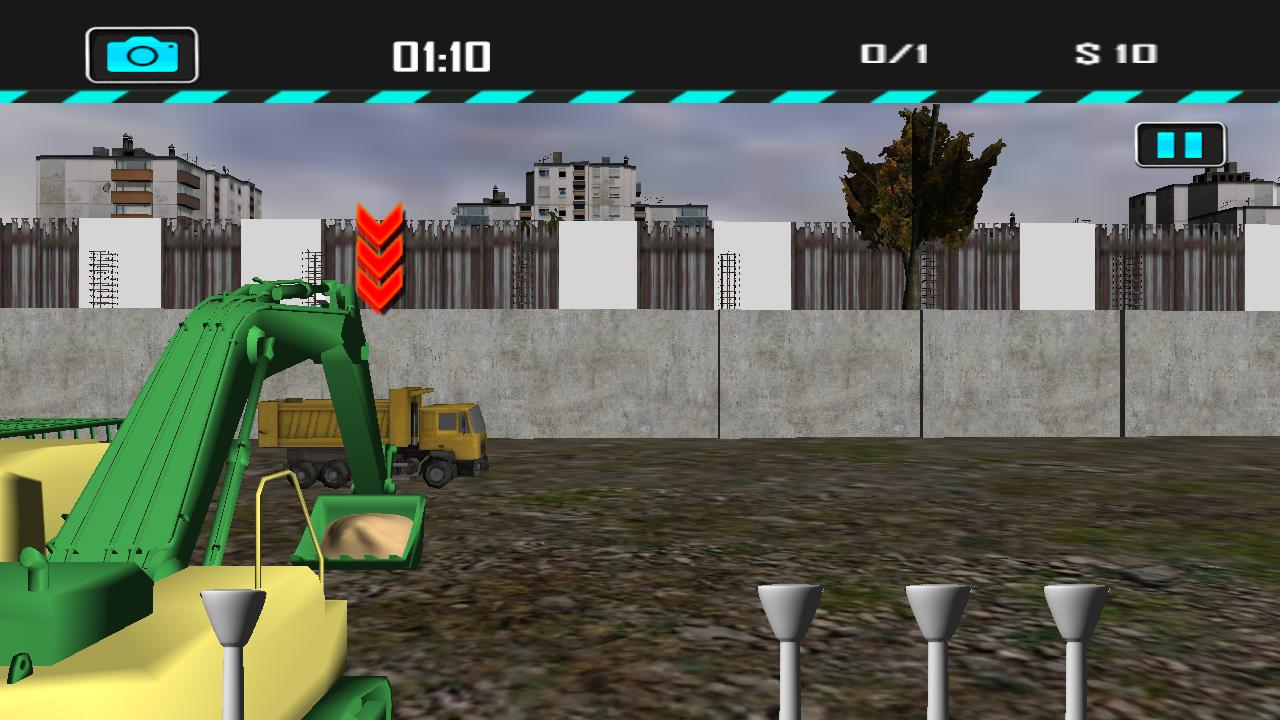Tap the cyan camera inside its rounded frame
This screenshot has height=720, width=1280.
[x=143, y=55]
